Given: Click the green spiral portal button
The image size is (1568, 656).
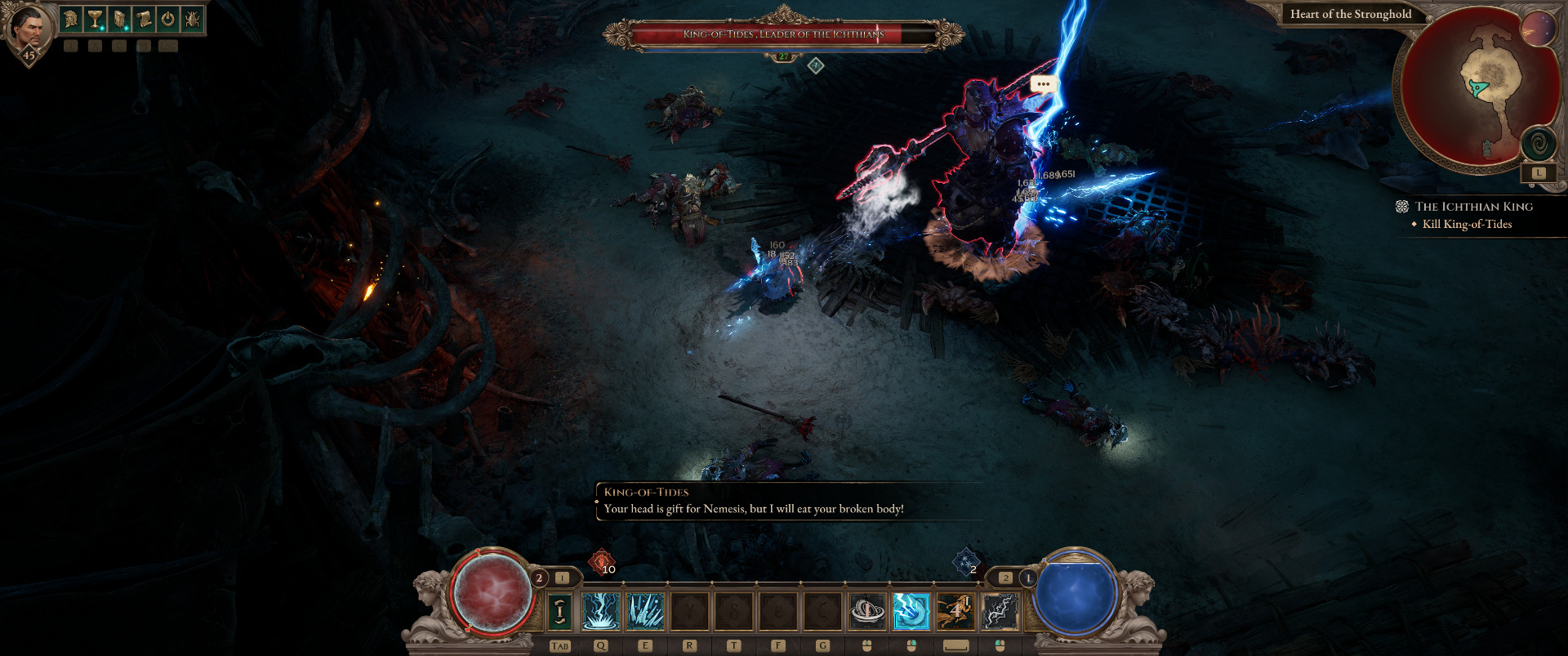Looking at the screenshot, I should [x=1539, y=145].
